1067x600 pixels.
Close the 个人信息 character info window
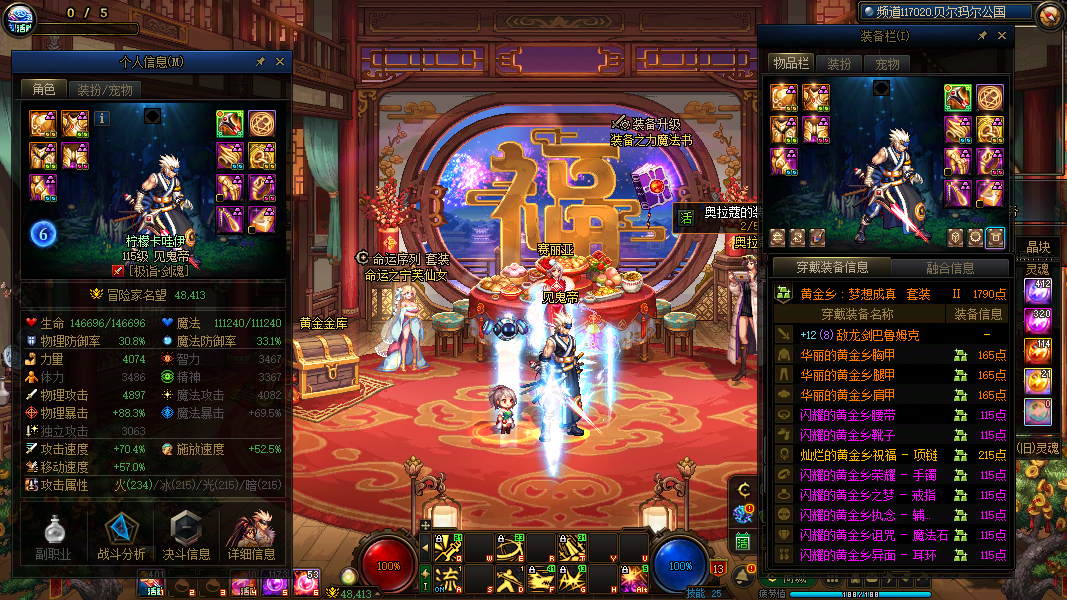point(280,62)
